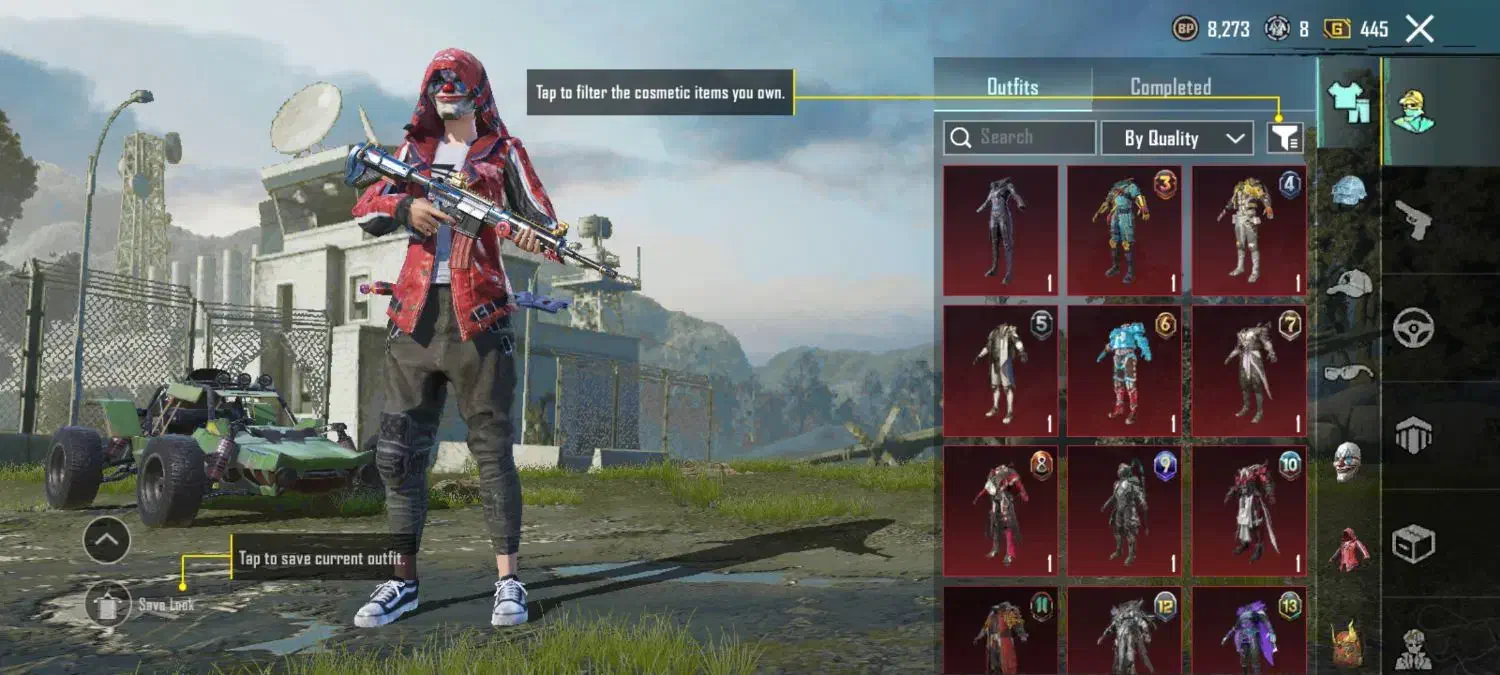Select the Outfits tab
Screen dimensions: 1500x675
click(x=1012, y=87)
